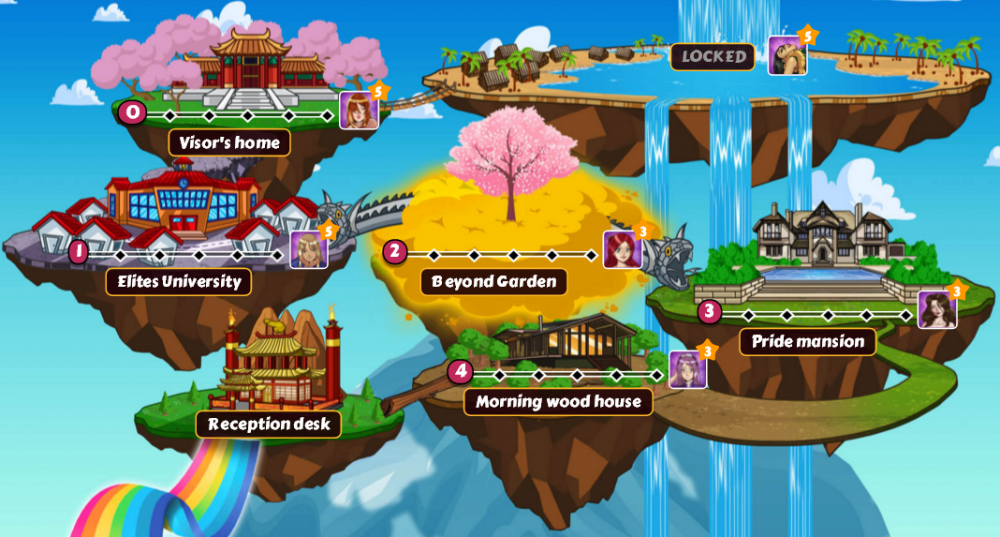Select the Elites University label

point(179,282)
